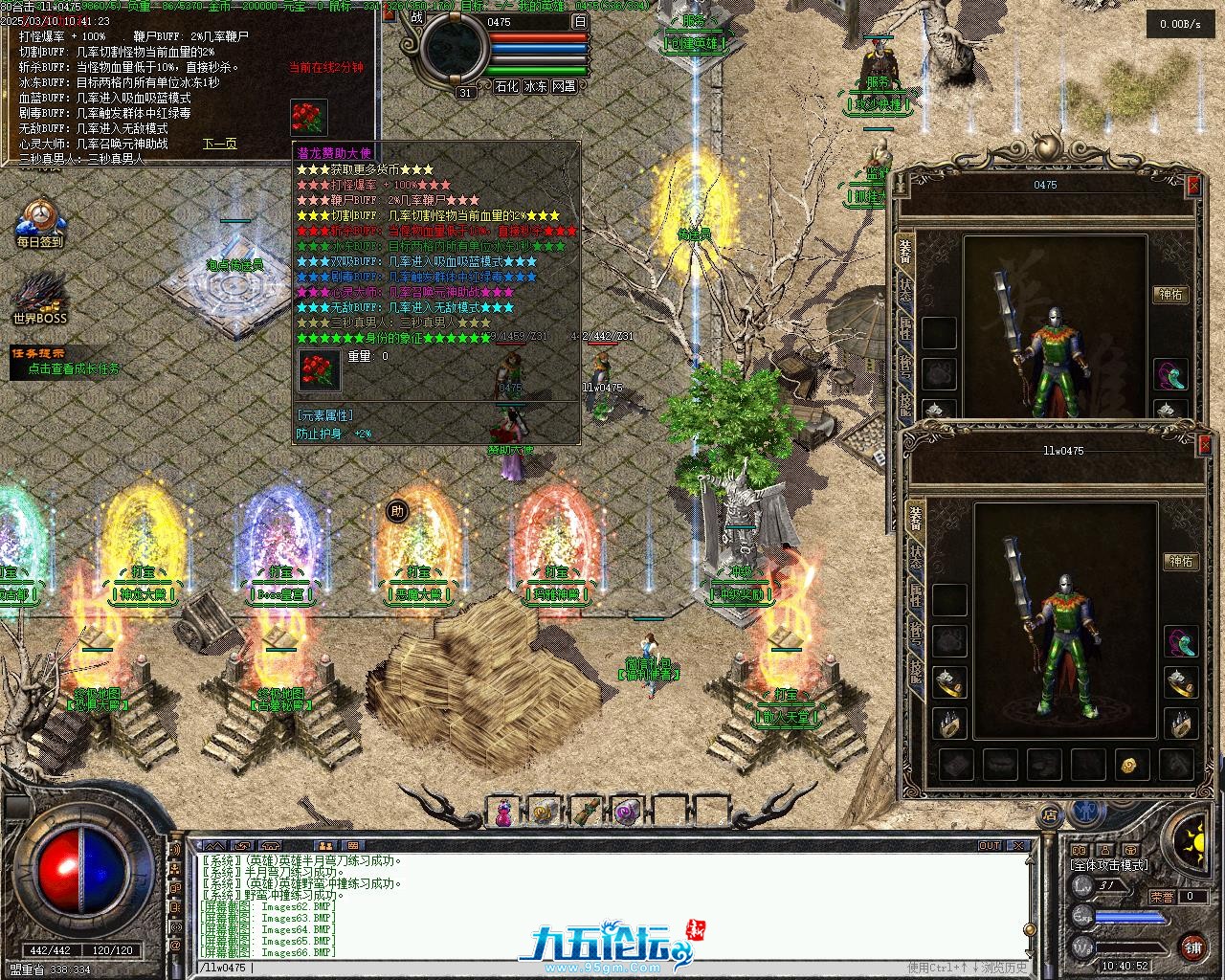Click the 点击查看成长任务 quest hint
The image size is (1225, 980).
[74, 368]
